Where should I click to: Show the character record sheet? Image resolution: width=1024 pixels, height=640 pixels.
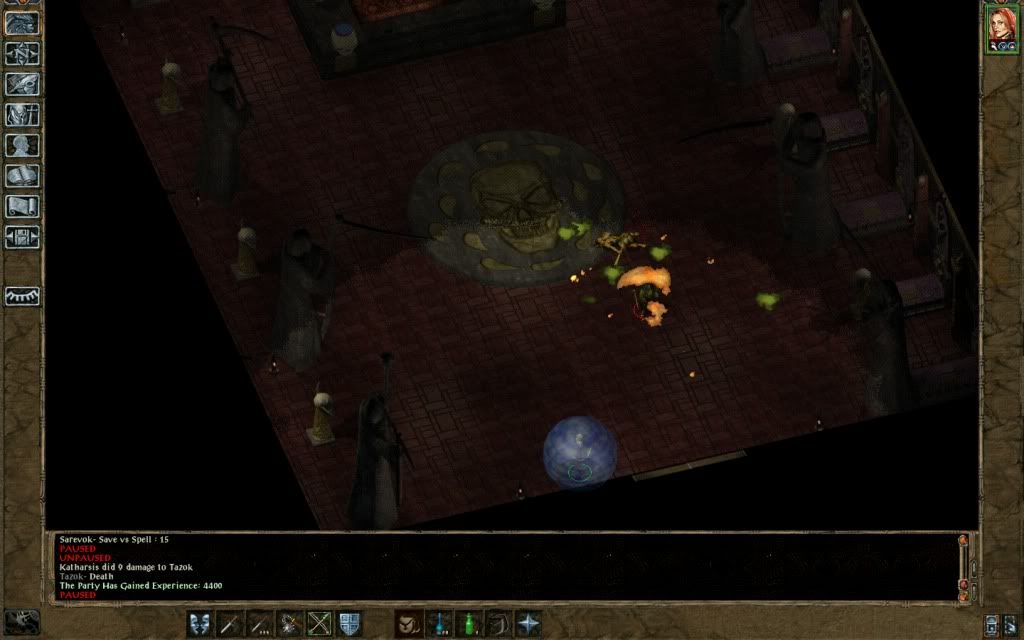pos(22,146)
